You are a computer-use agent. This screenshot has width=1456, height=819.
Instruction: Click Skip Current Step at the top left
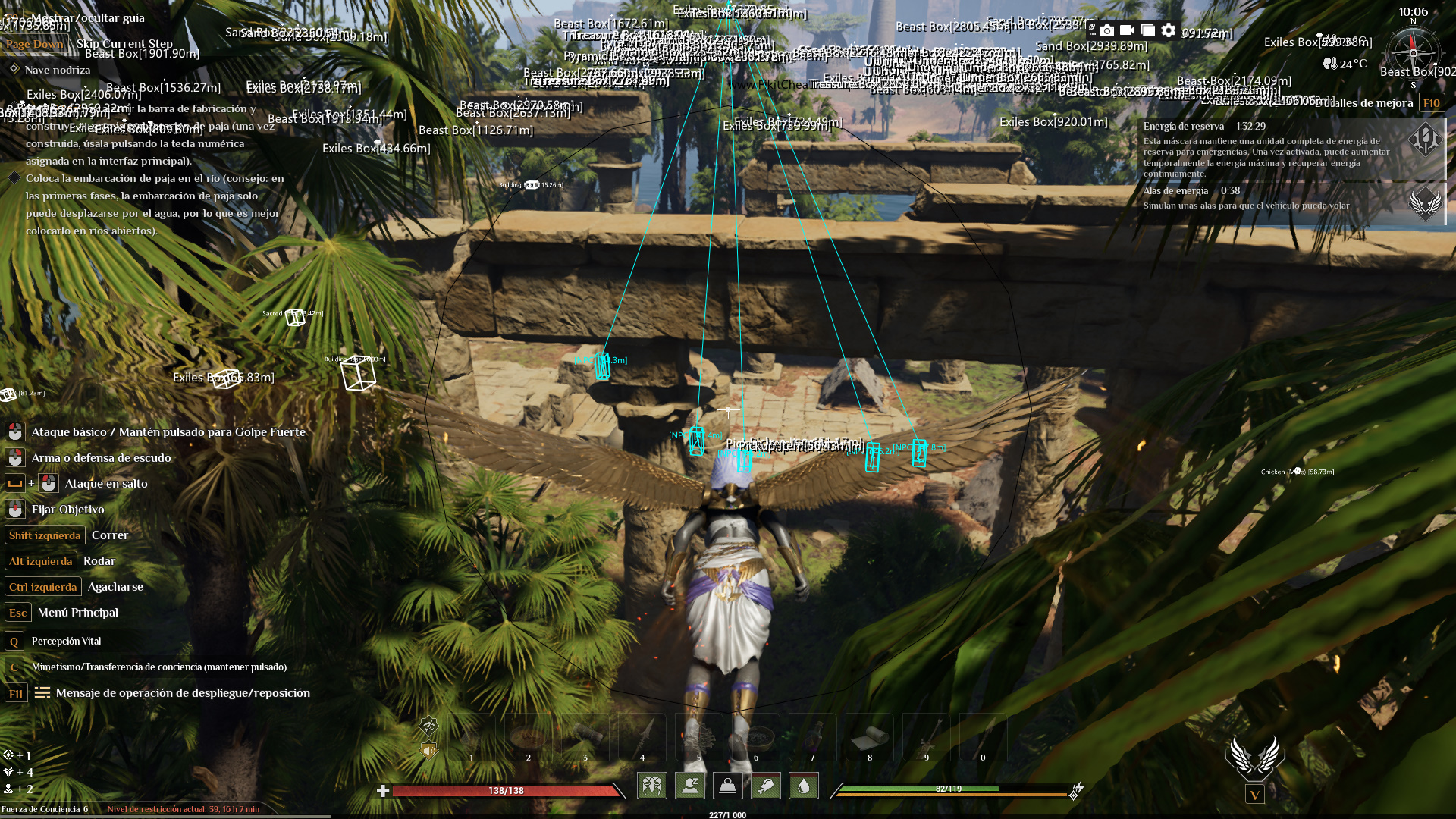124,44
